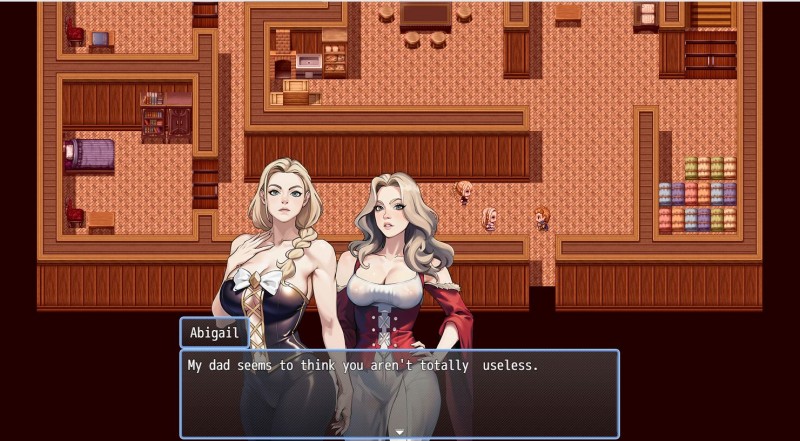The height and width of the screenshot is (441, 800).
Task: Click Abigail's dialogue message box
Action: point(399,392)
